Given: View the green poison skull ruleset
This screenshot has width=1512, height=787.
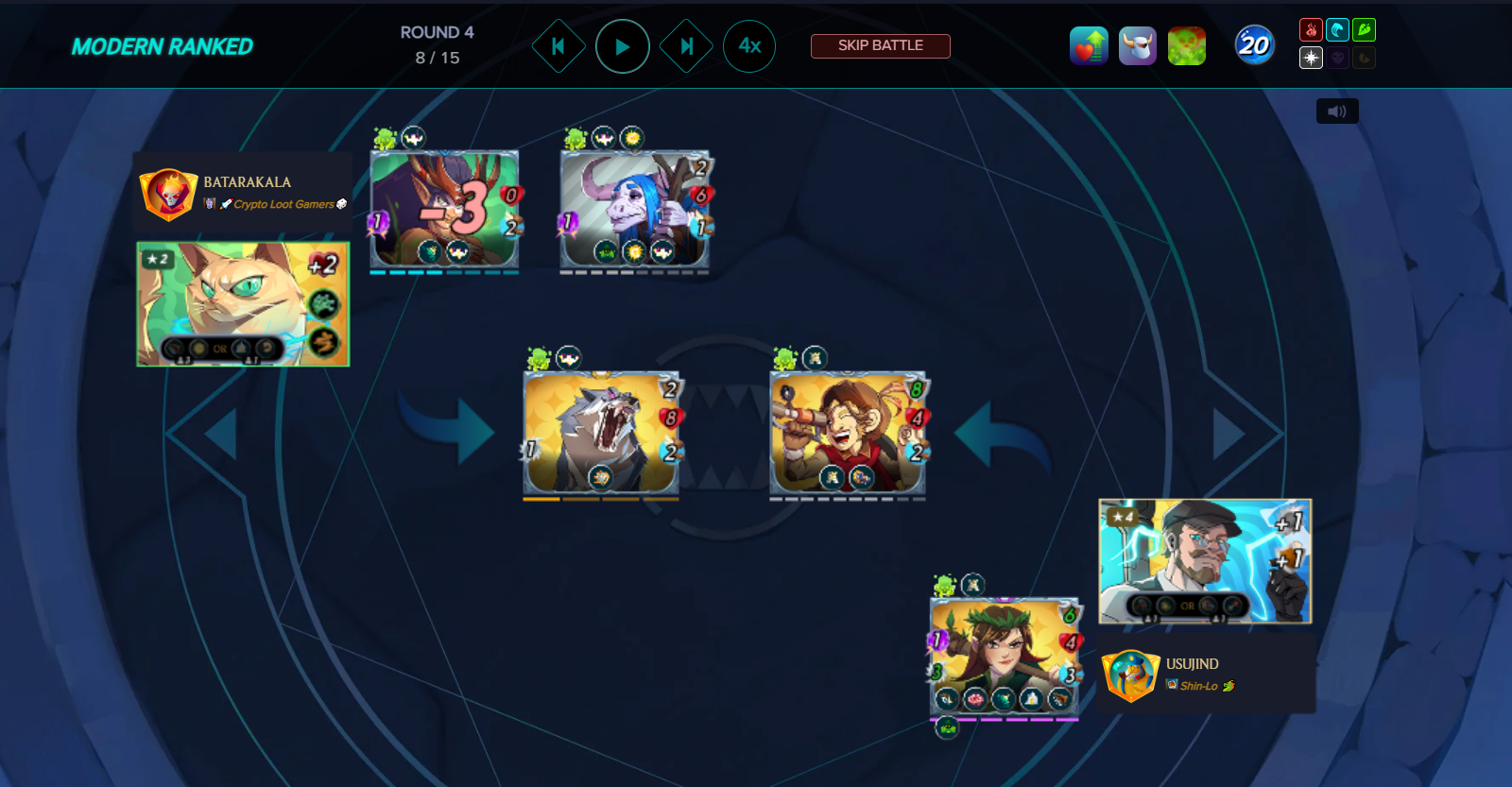Looking at the screenshot, I should click(1187, 46).
